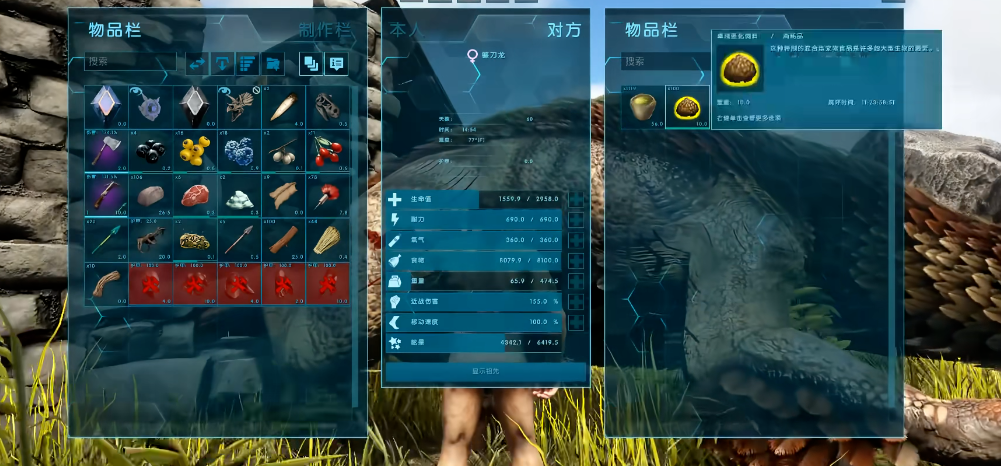Open the 本人 self stats tab
The height and width of the screenshot is (466, 1001).
[405, 30]
